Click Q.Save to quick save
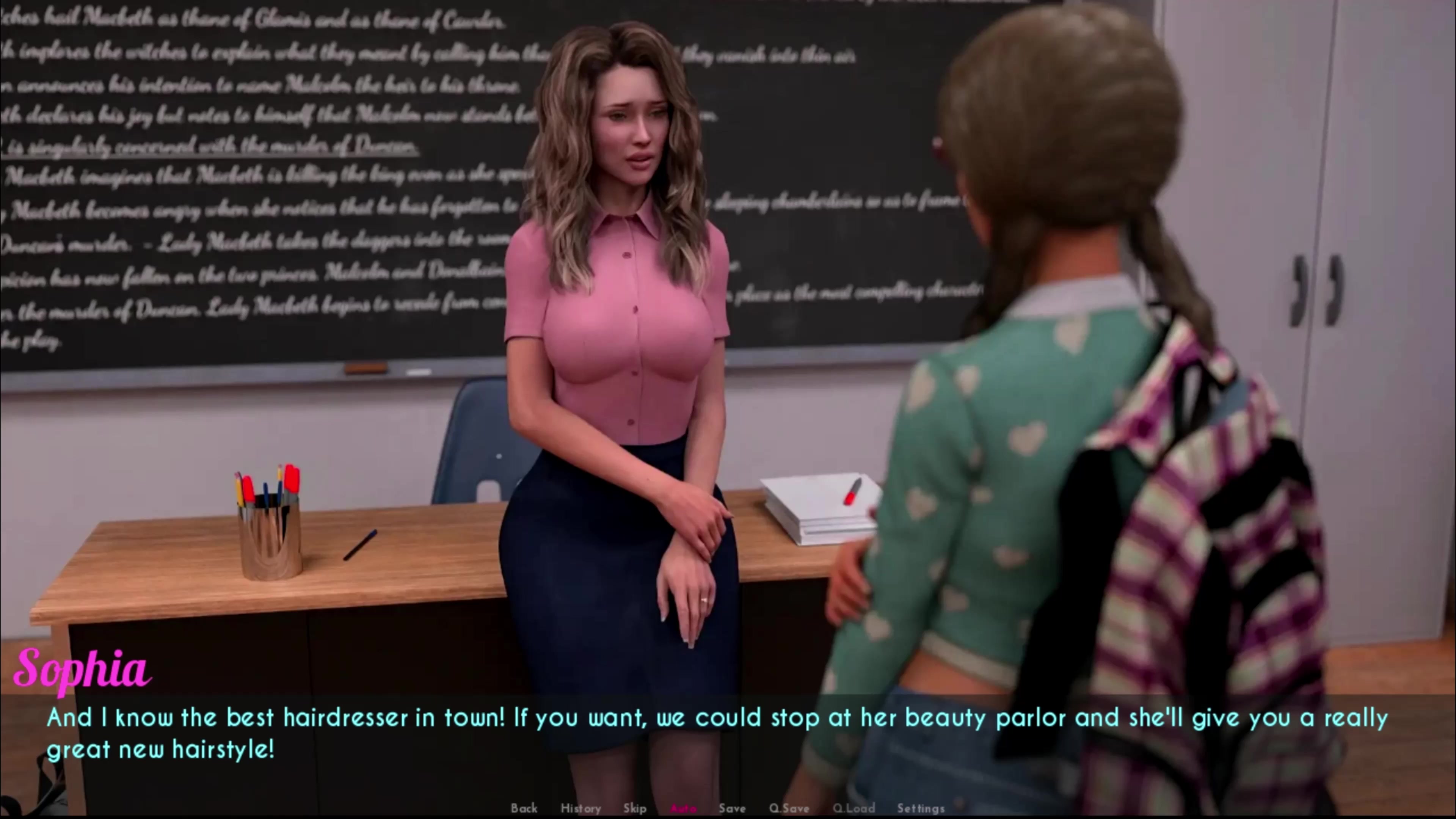1456x819 pixels. coord(789,808)
